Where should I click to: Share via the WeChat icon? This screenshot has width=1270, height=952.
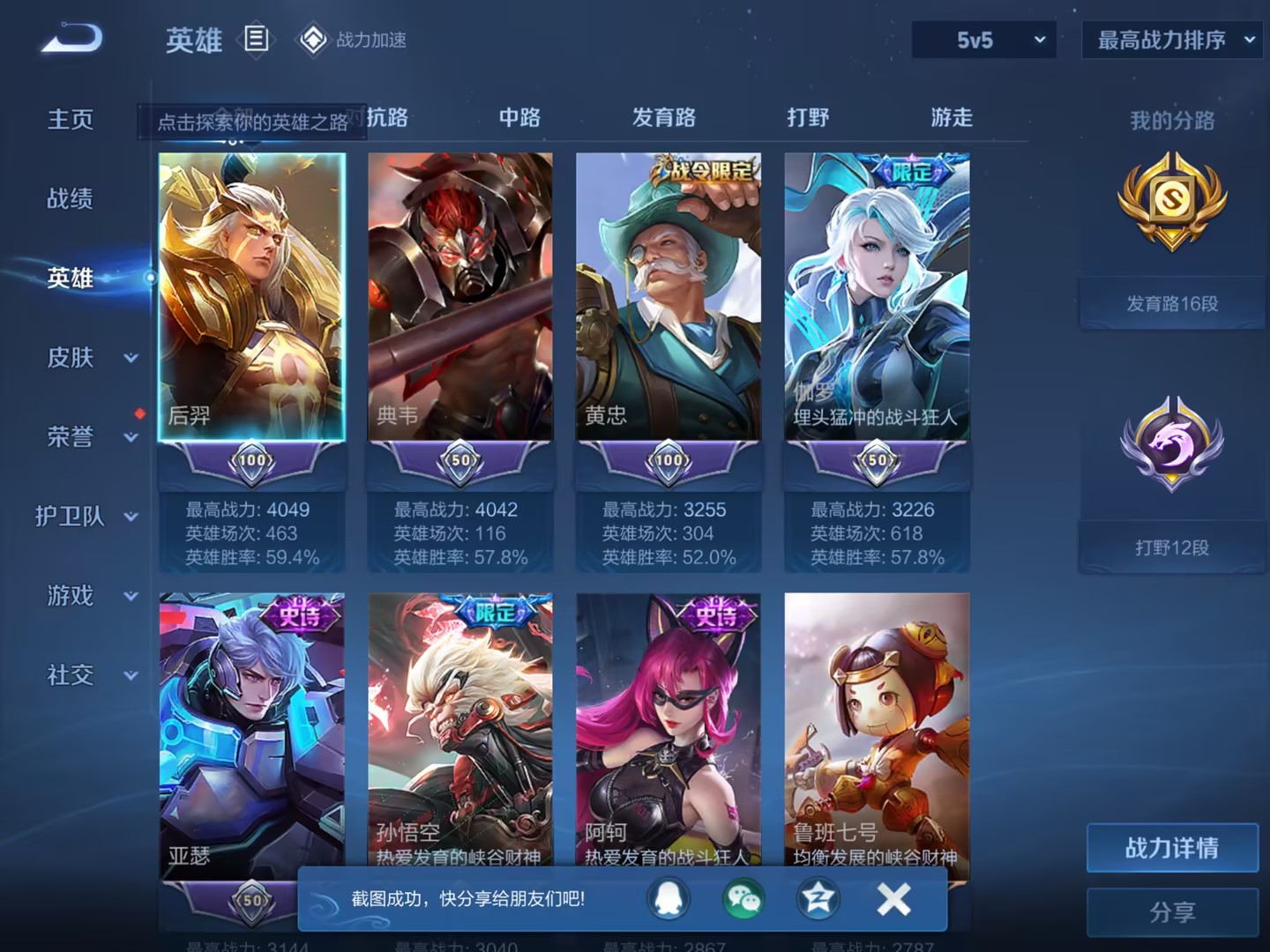coord(743,900)
